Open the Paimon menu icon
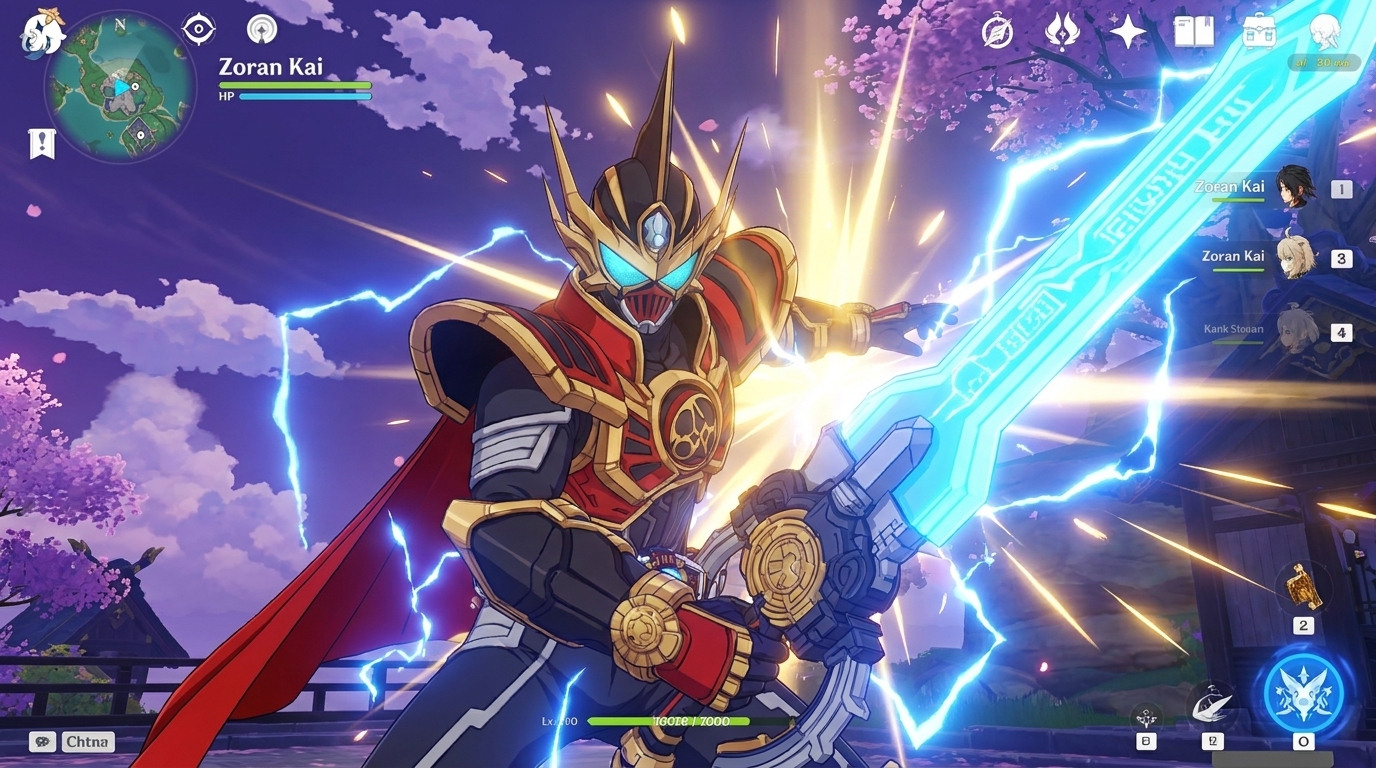The height and width of the screenshot is (768, 1376). point(42,33)
